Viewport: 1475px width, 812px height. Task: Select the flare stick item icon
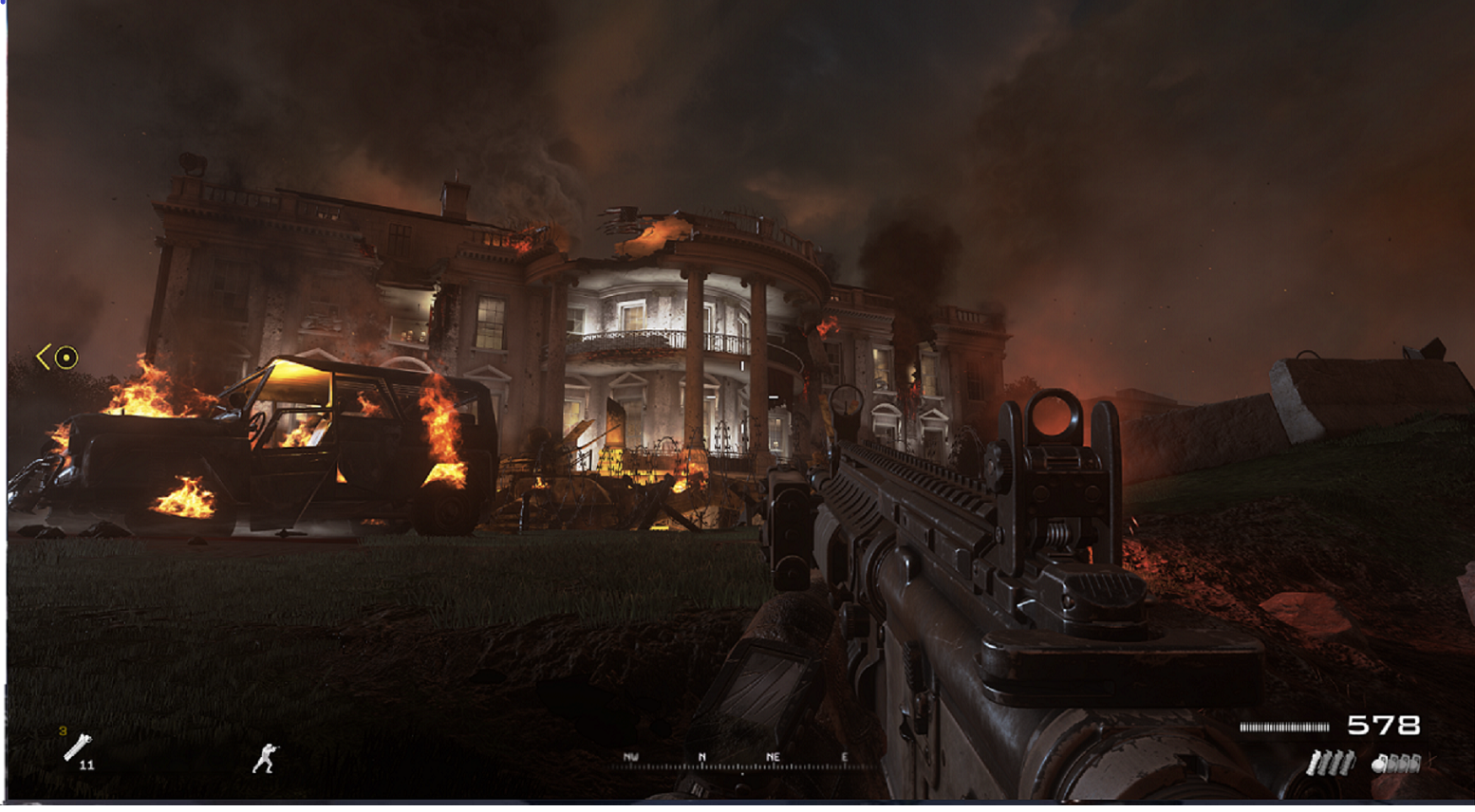coord(77,748)
